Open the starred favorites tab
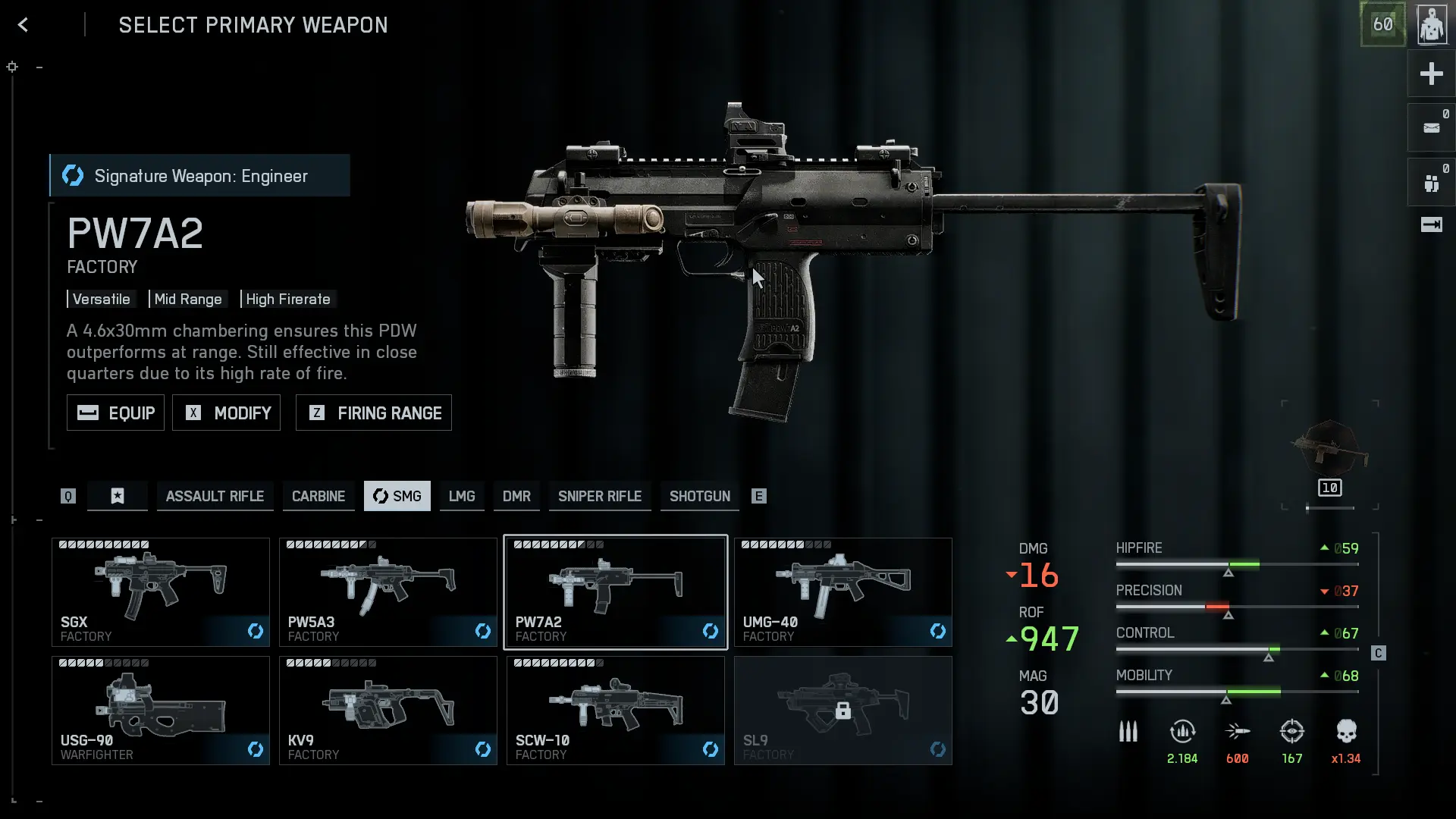 pyautogui.click(x=118, y=496)
